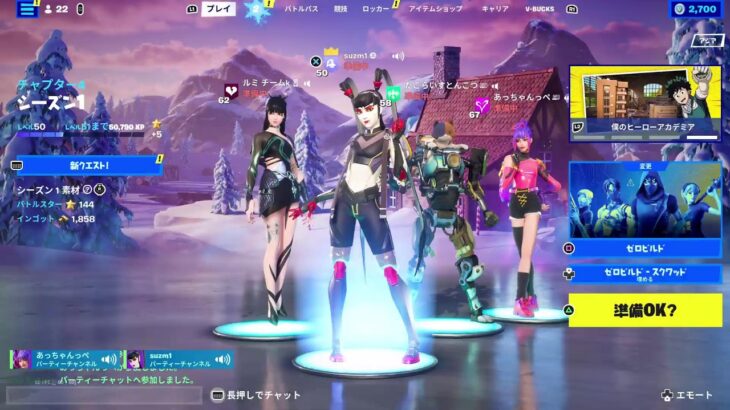Image resolution: width=730 pixels, height=410 pixels.
Task: Switch to the 競技 tab
Action: point(341,9)
